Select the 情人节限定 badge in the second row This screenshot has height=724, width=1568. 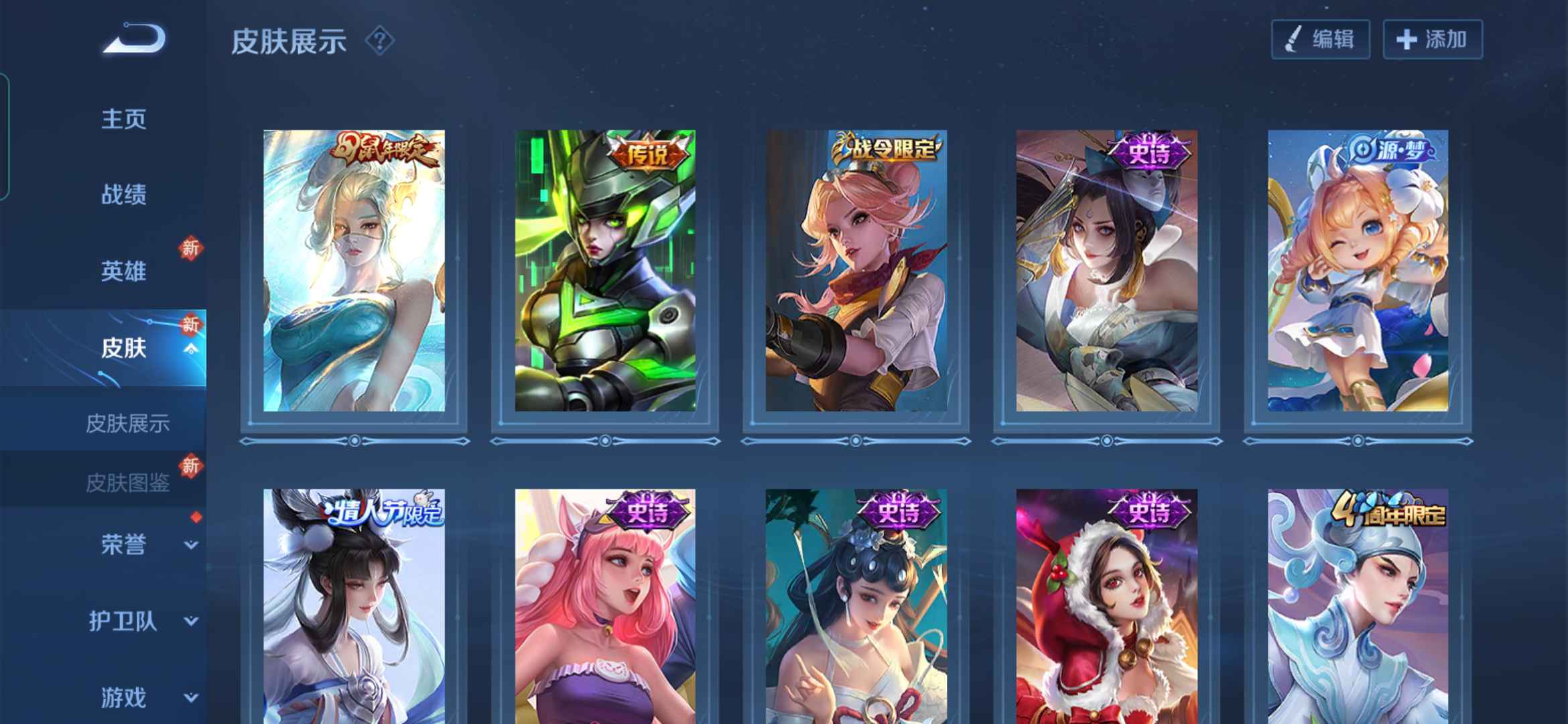(x=383, y=511)
